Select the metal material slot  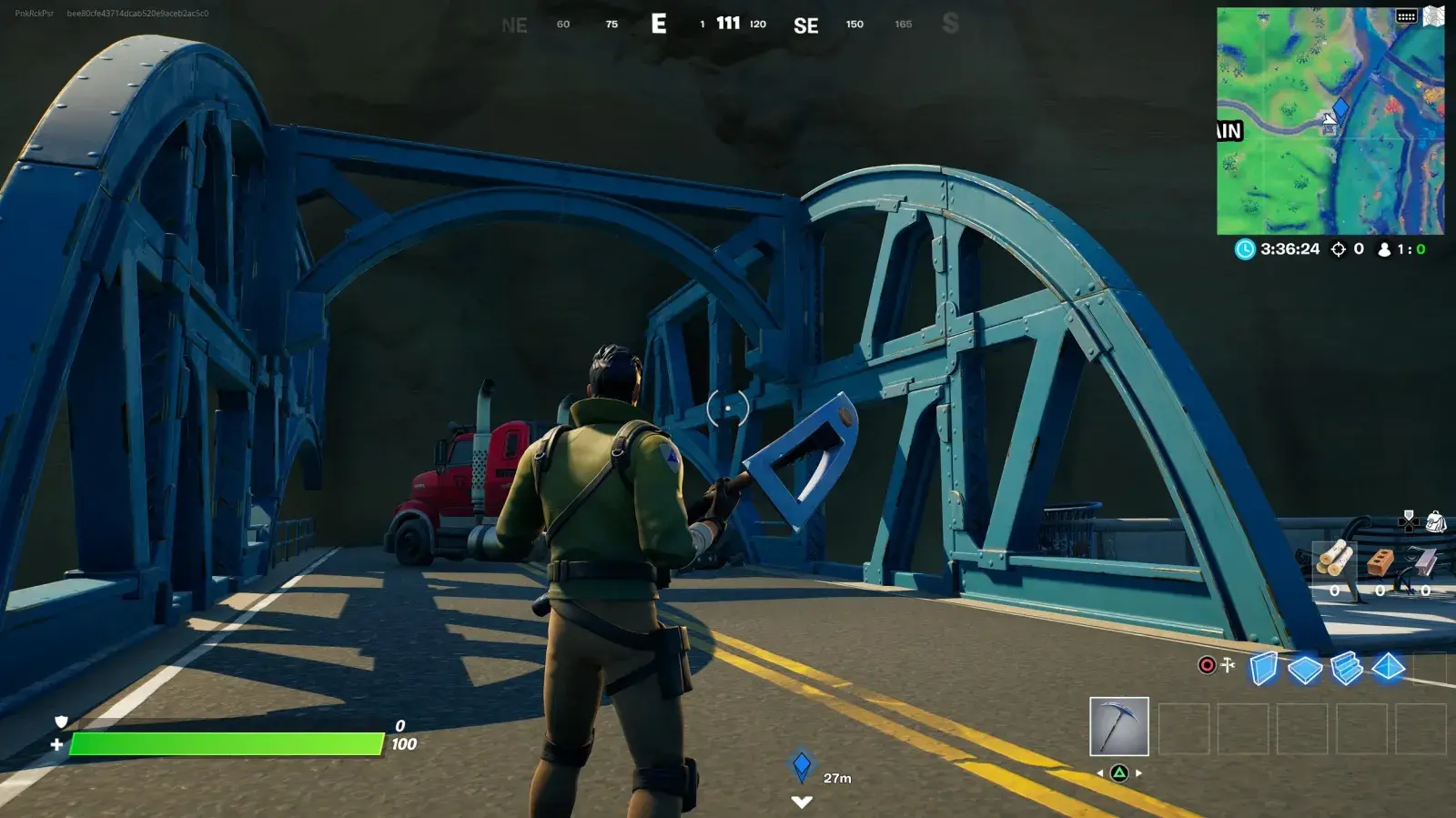point(1424,561)
